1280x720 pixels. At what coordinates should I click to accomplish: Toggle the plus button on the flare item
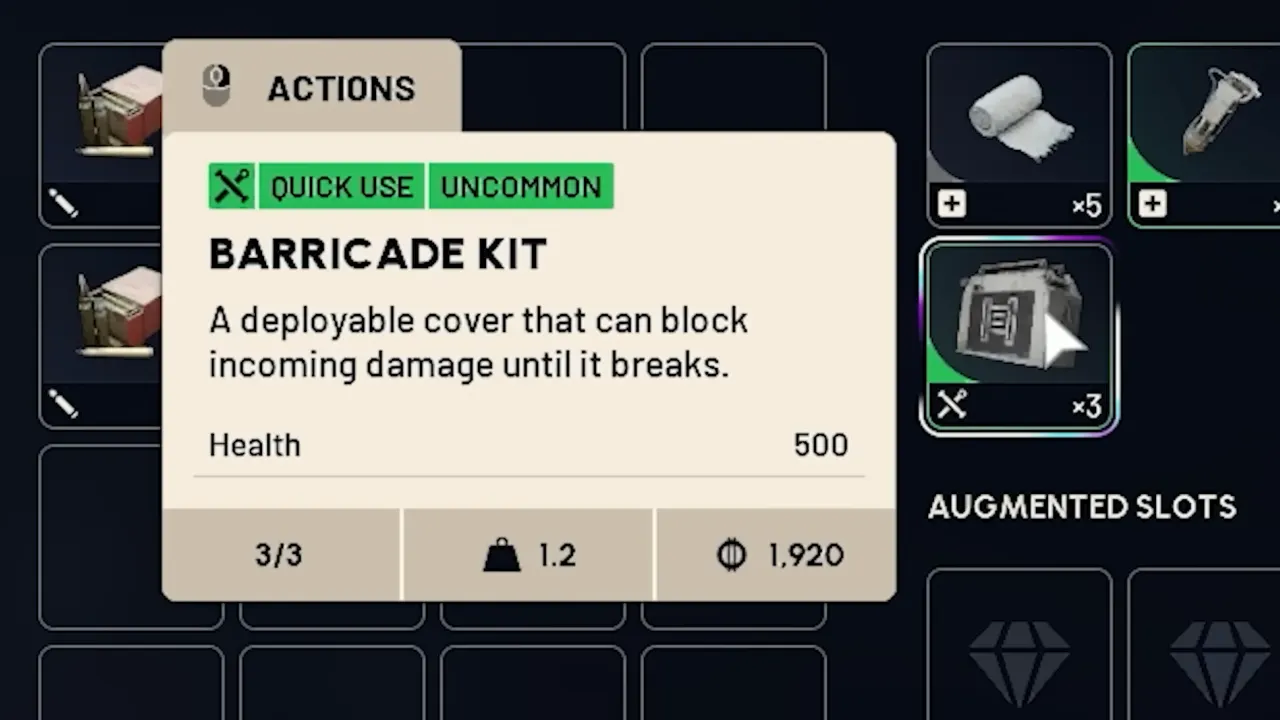(1152, 205)
